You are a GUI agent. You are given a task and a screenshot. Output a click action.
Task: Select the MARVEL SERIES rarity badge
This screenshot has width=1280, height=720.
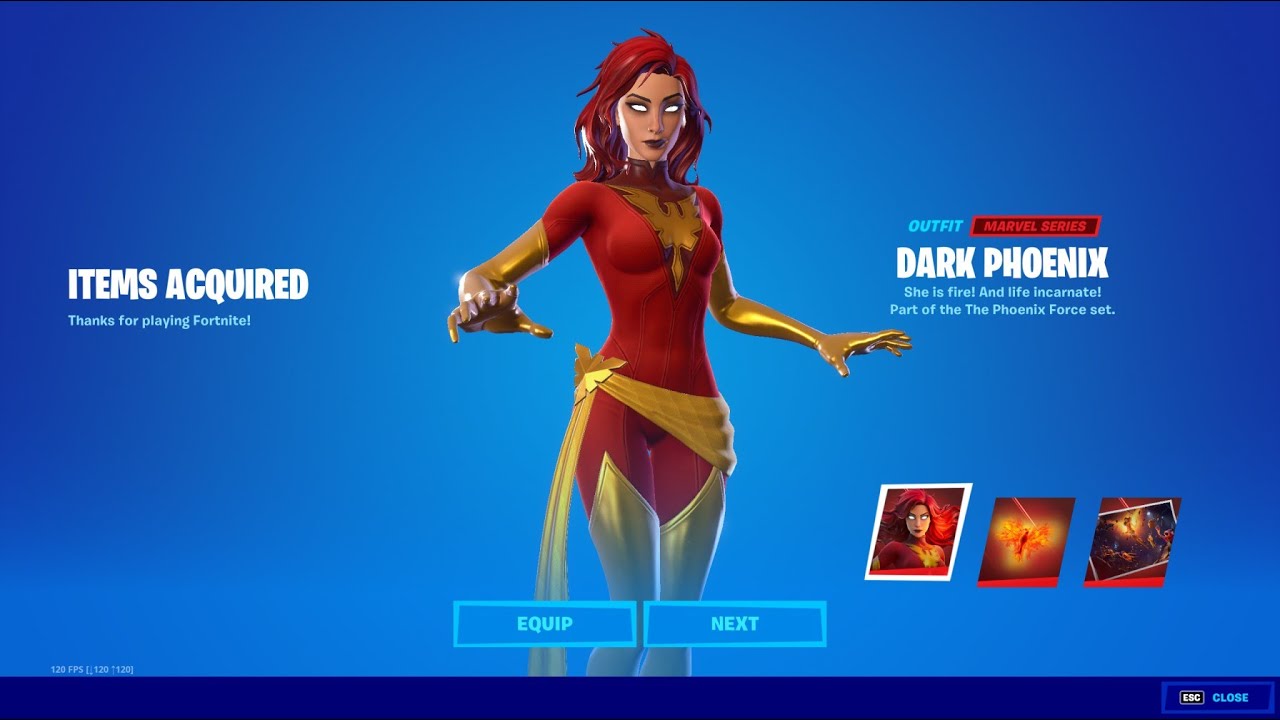(1036, 226)
